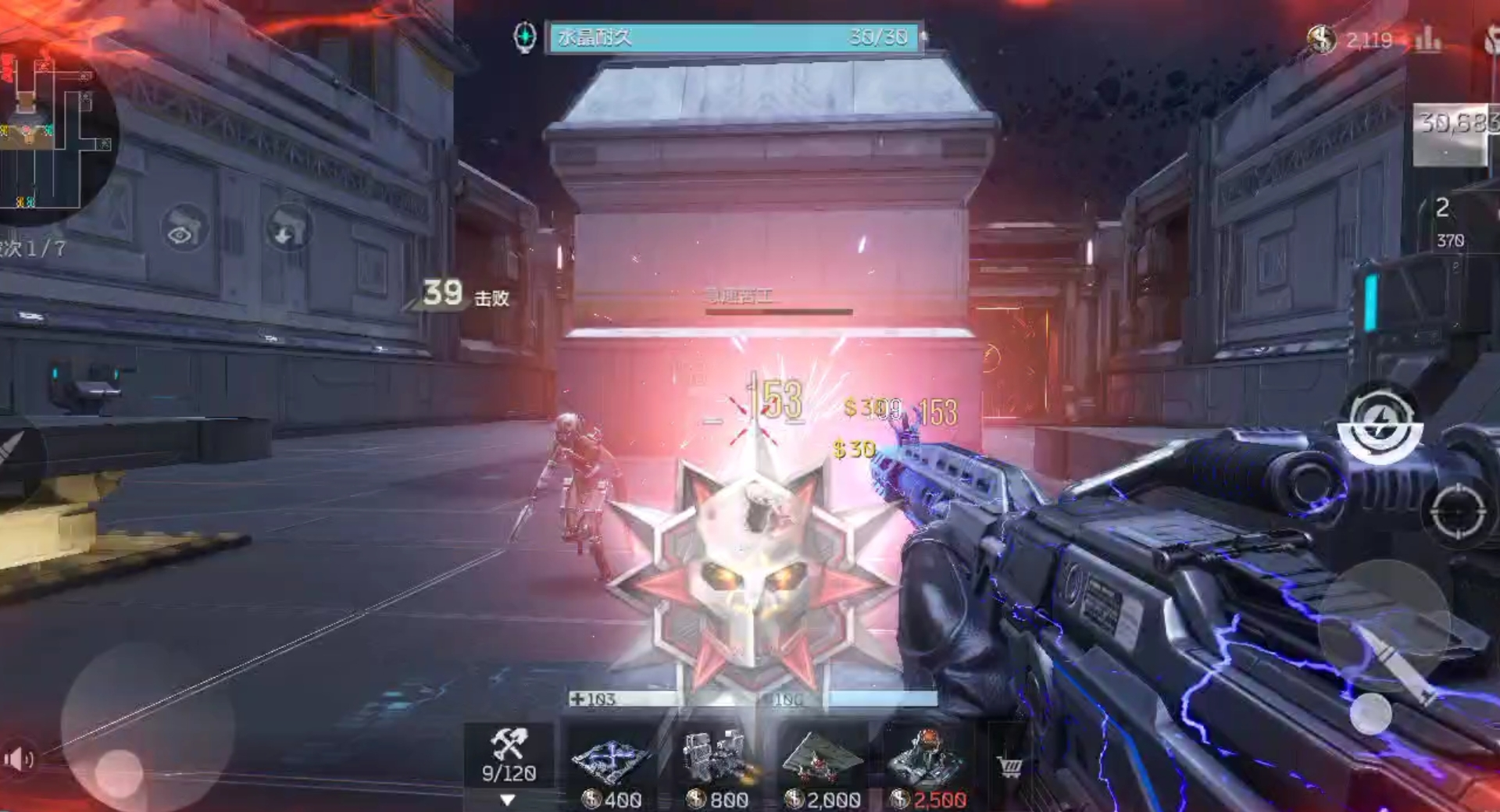Touch the movement joystick knob

coord(119,773)
